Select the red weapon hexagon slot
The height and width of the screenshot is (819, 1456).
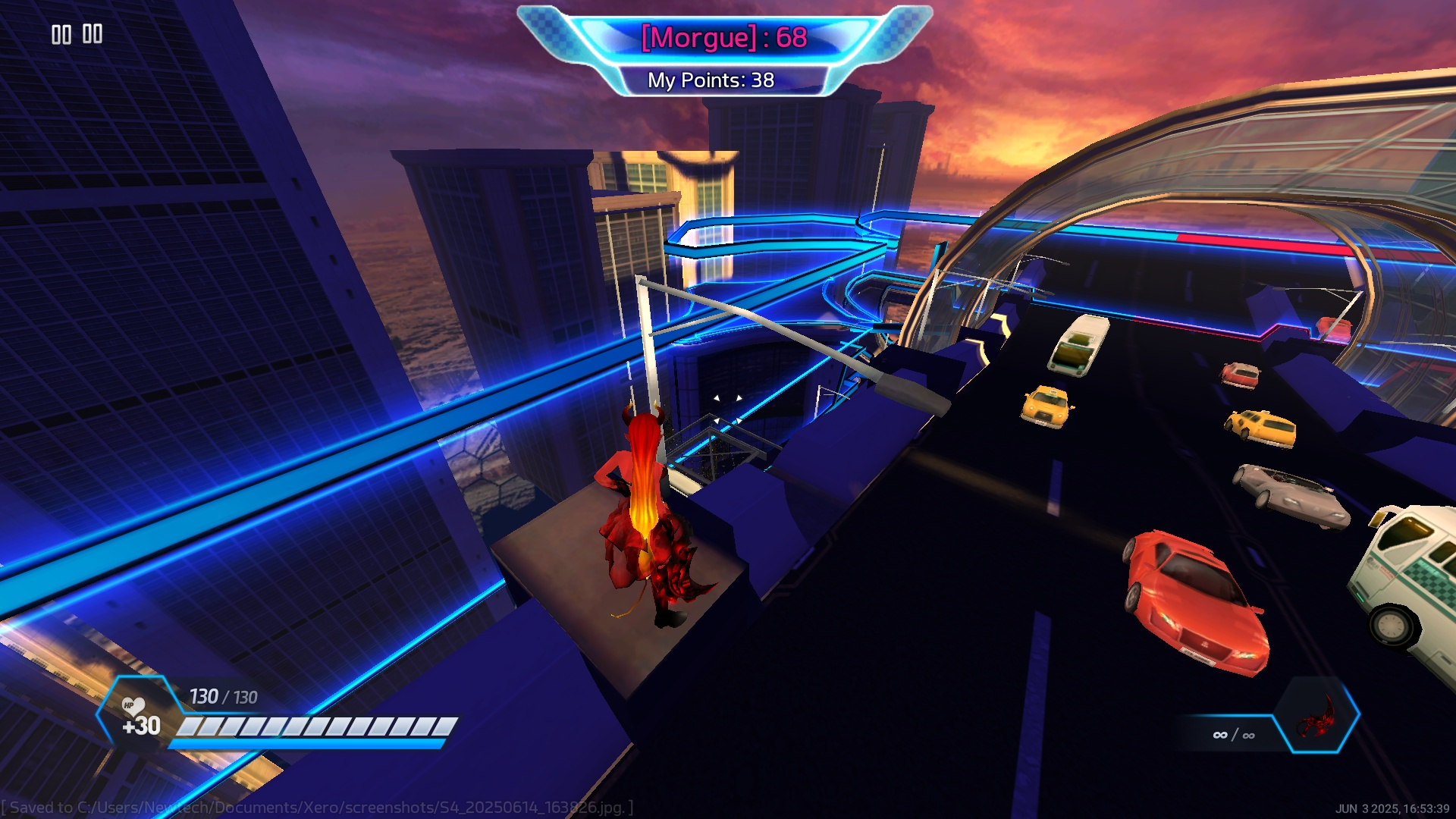coord(1318,716)
